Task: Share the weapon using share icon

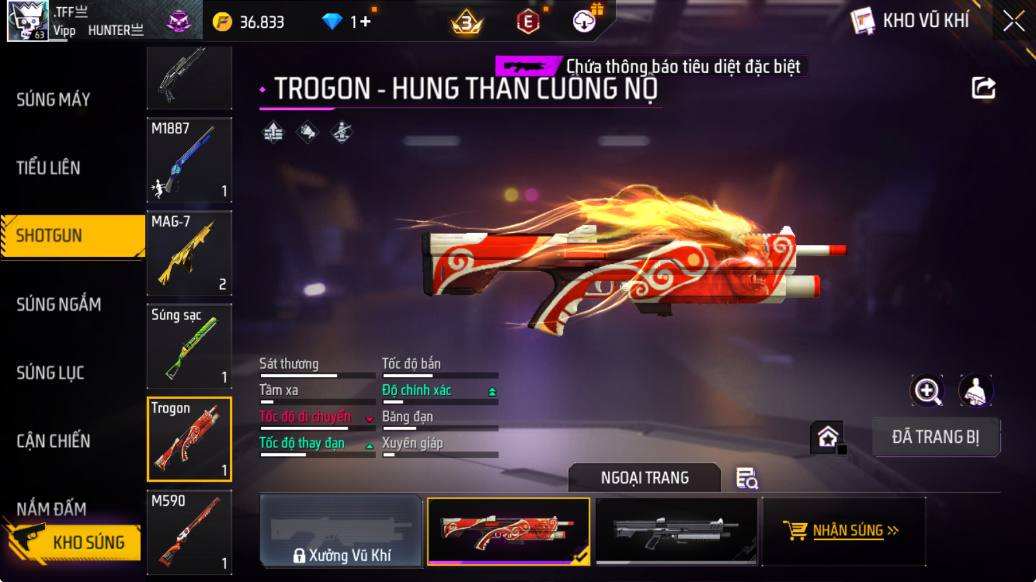Action: pos(983,88)
